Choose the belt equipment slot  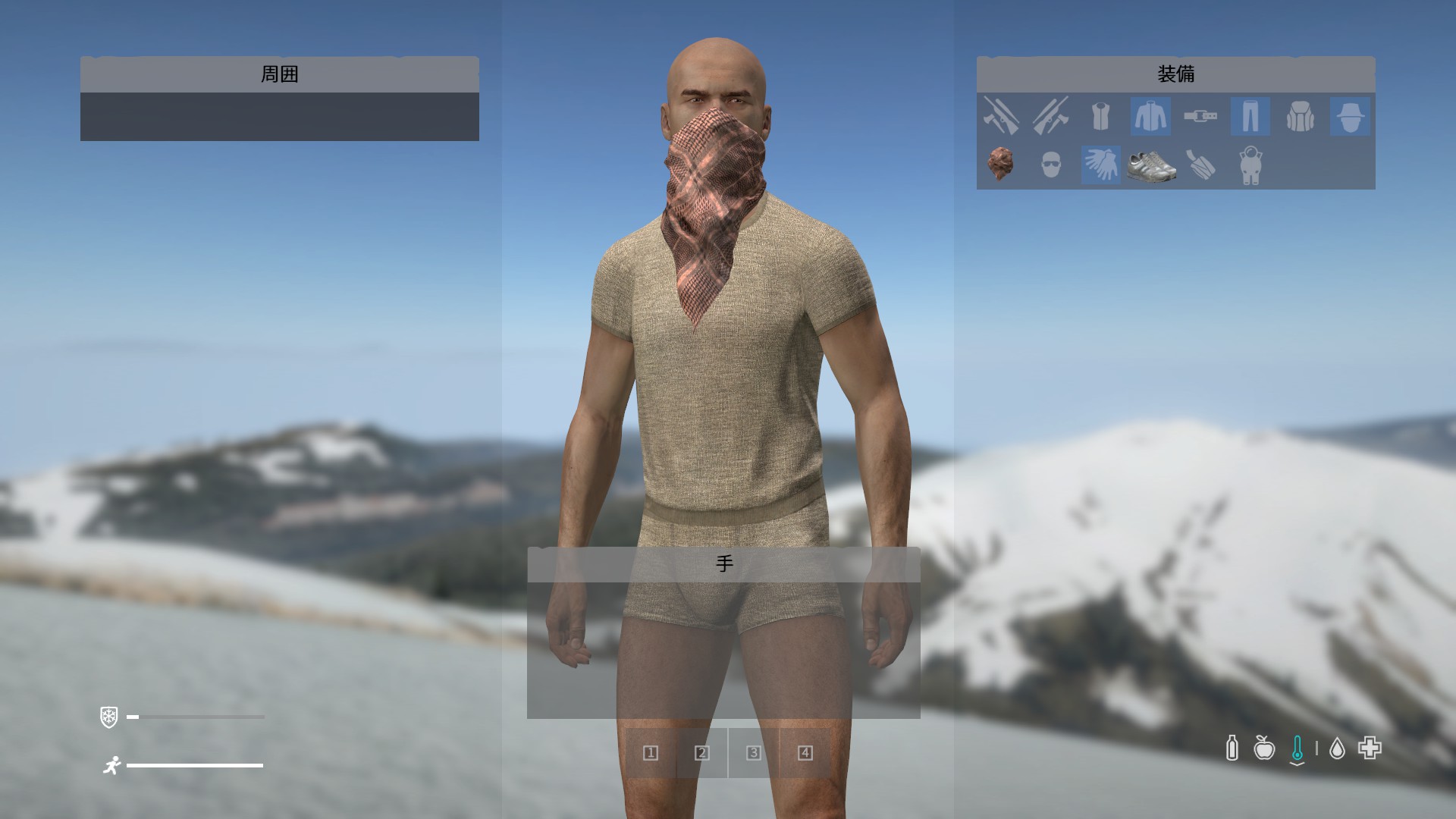pos(1200,117)
